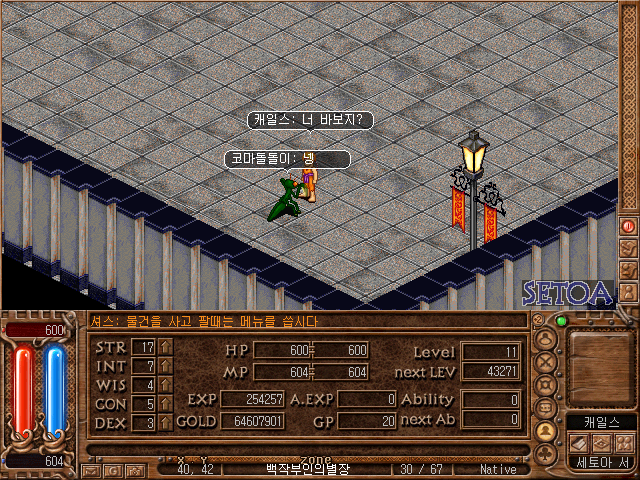Increase INT using the up arrow
Screen dimensions: 640x480
click(165, 366)
